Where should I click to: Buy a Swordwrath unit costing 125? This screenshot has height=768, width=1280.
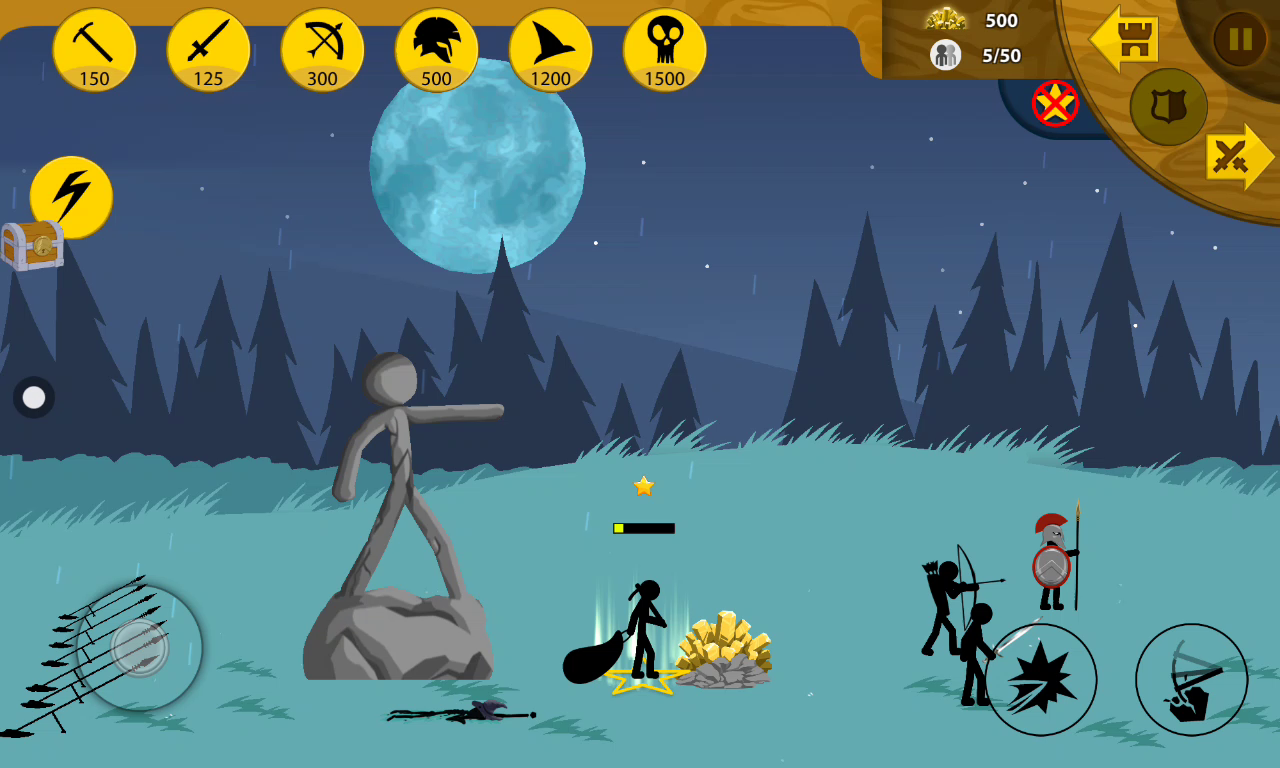coord(208,50)
